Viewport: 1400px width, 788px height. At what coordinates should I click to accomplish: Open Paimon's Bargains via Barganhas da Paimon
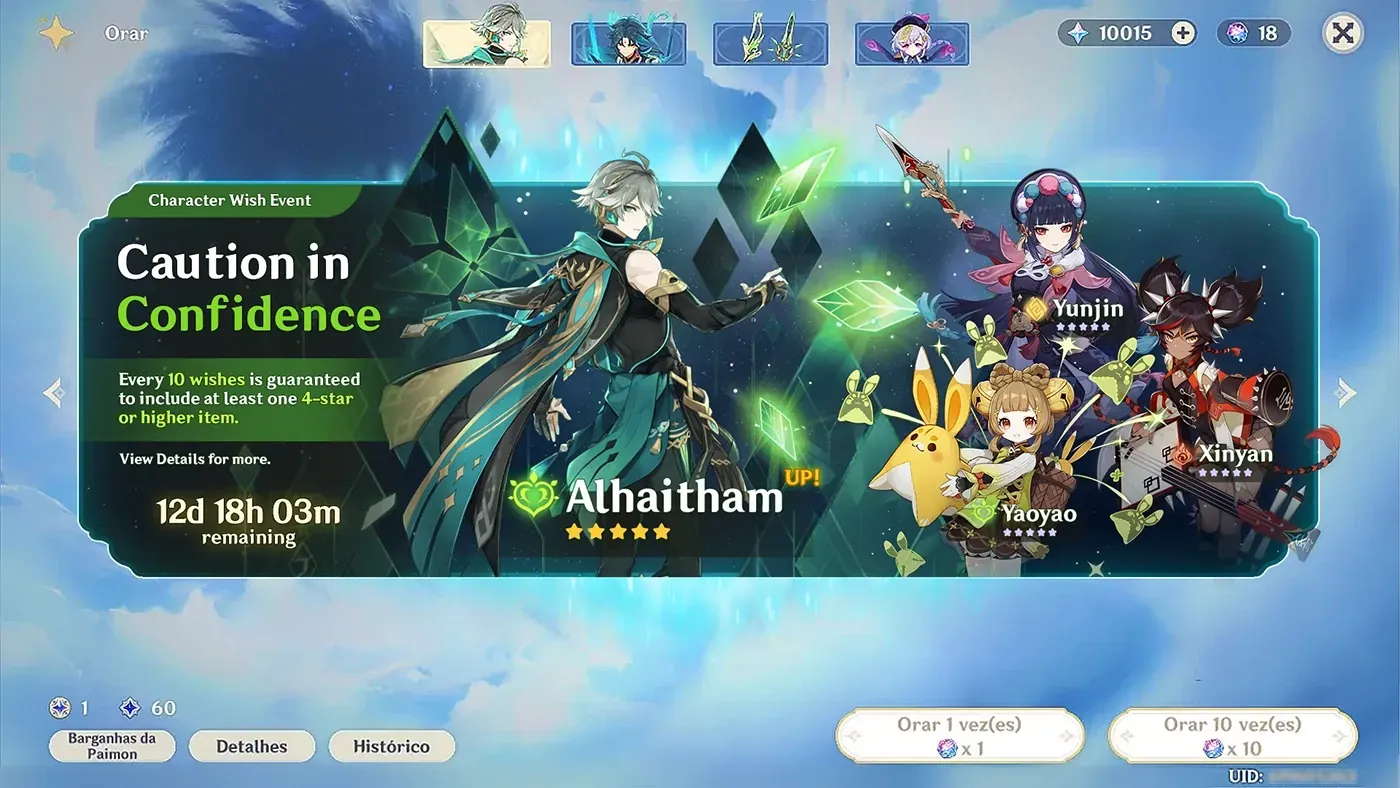click(x=111, y=746)
